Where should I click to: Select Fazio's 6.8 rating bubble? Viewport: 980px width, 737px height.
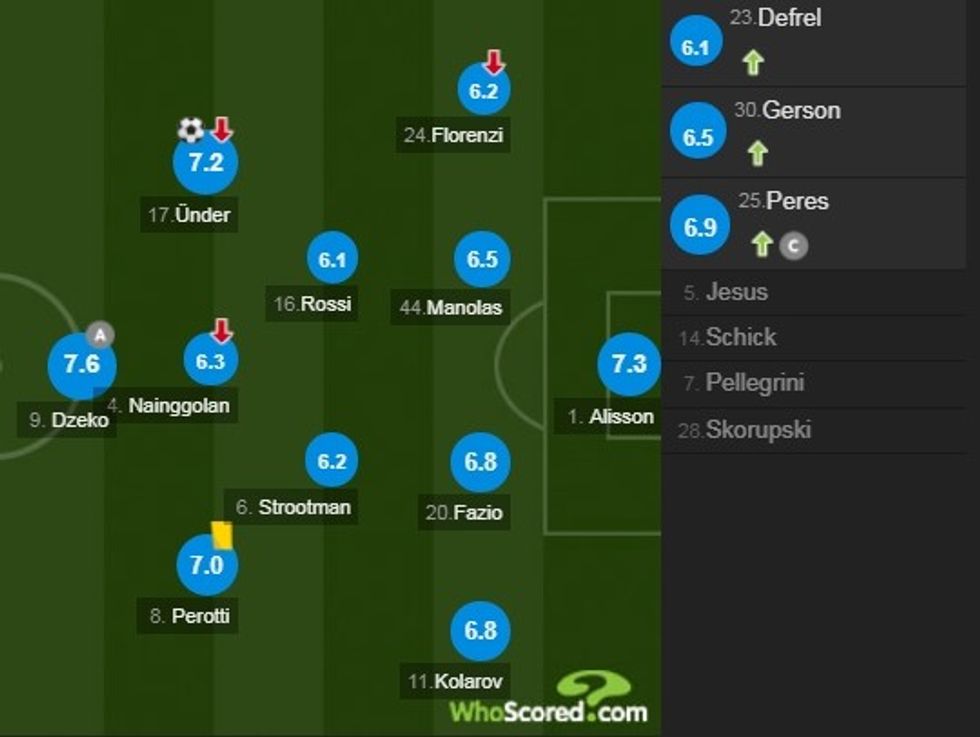481,461
